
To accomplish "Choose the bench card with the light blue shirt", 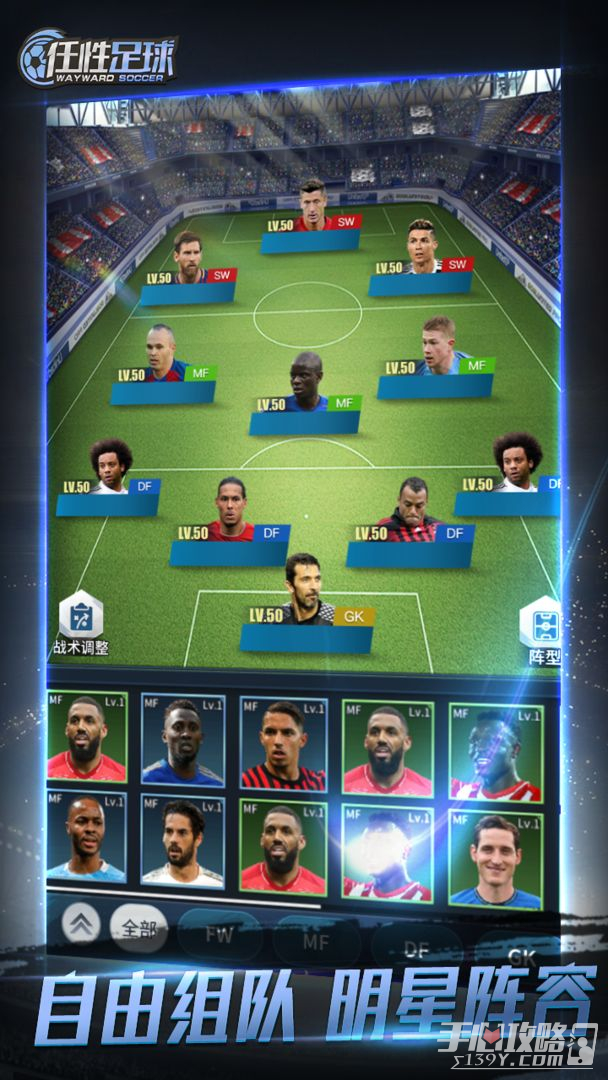I will pyautogui.click(x=86, y=838).
